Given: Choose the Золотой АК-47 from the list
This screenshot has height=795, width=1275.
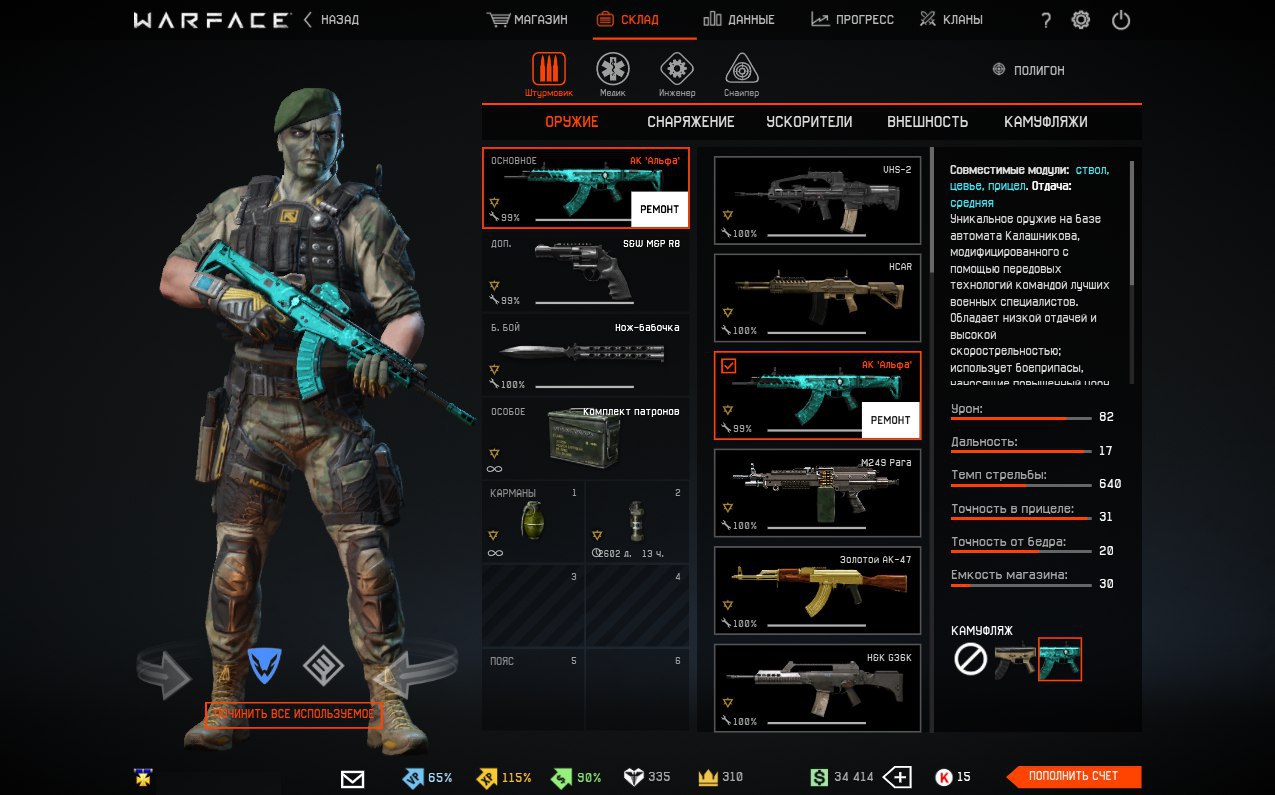Looking at the screenshot, I should [x=817, y=590].
